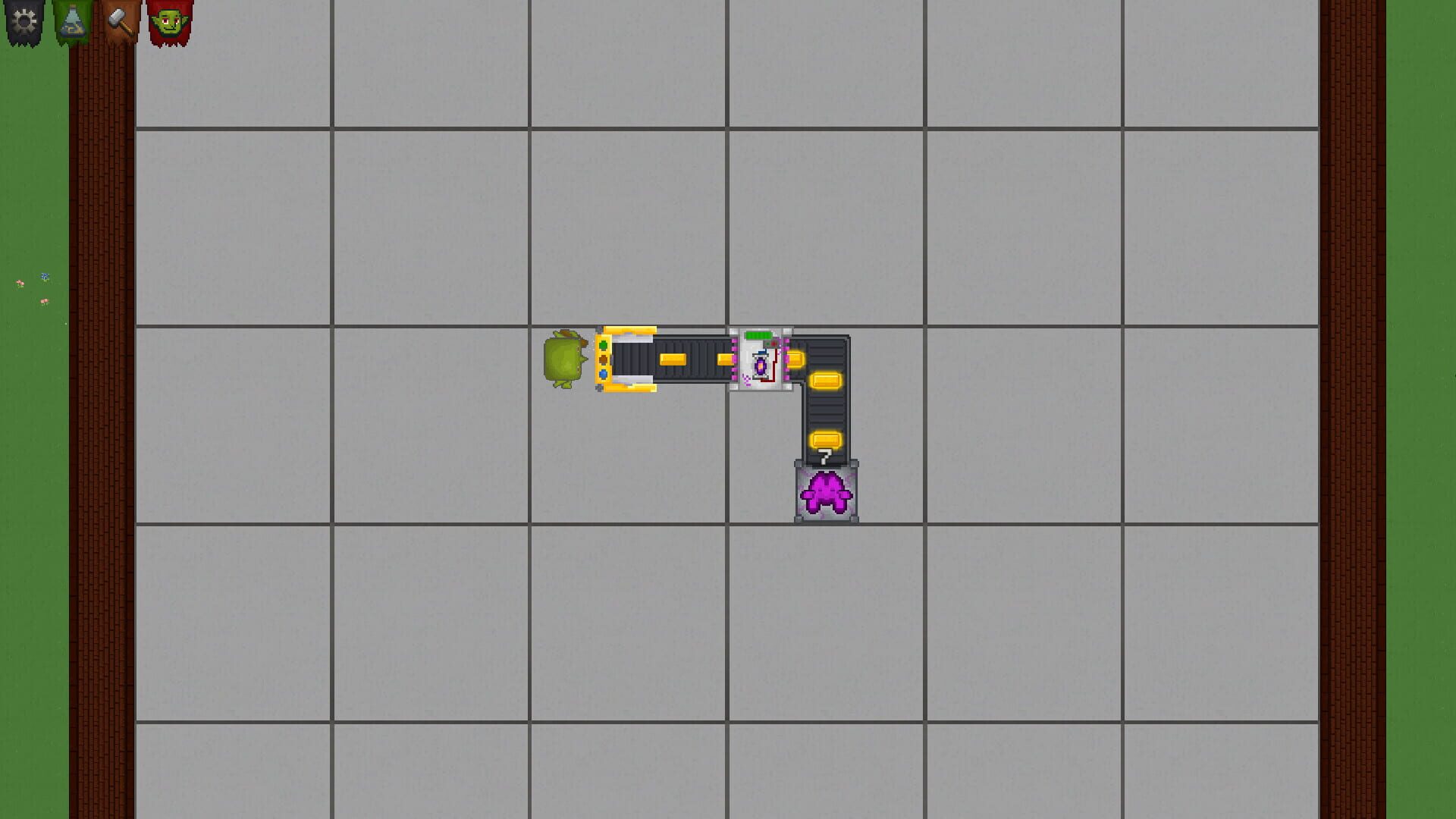Viewport: 1456px width, 819px height.
Task: Select the gold bar on the horizontal belt
Action: point(672,359)
